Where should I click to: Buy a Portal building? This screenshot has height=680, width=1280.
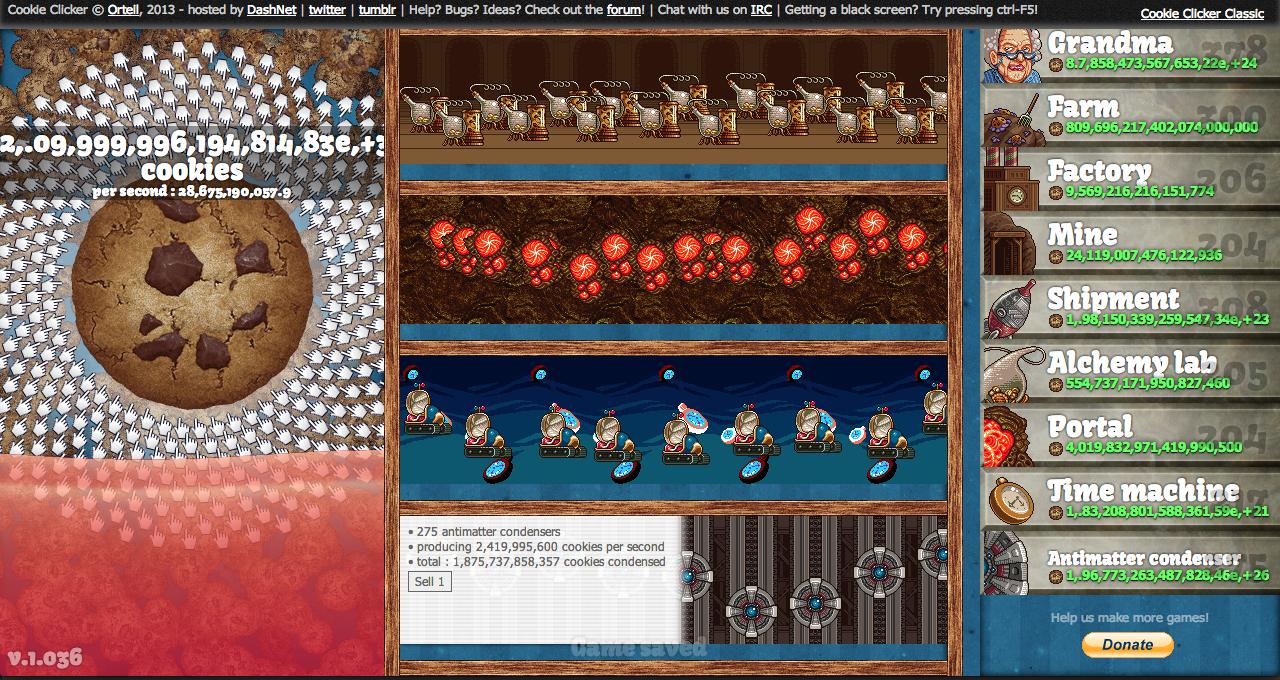point(1130,438)
